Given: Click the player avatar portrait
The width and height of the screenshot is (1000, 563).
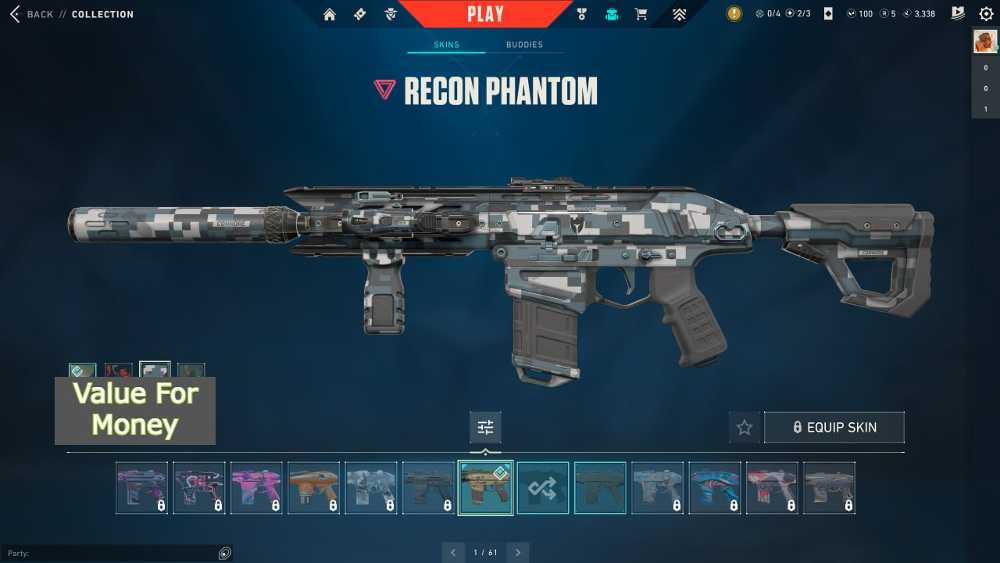Looking at the screenshot, I should [x=985, y=41].
